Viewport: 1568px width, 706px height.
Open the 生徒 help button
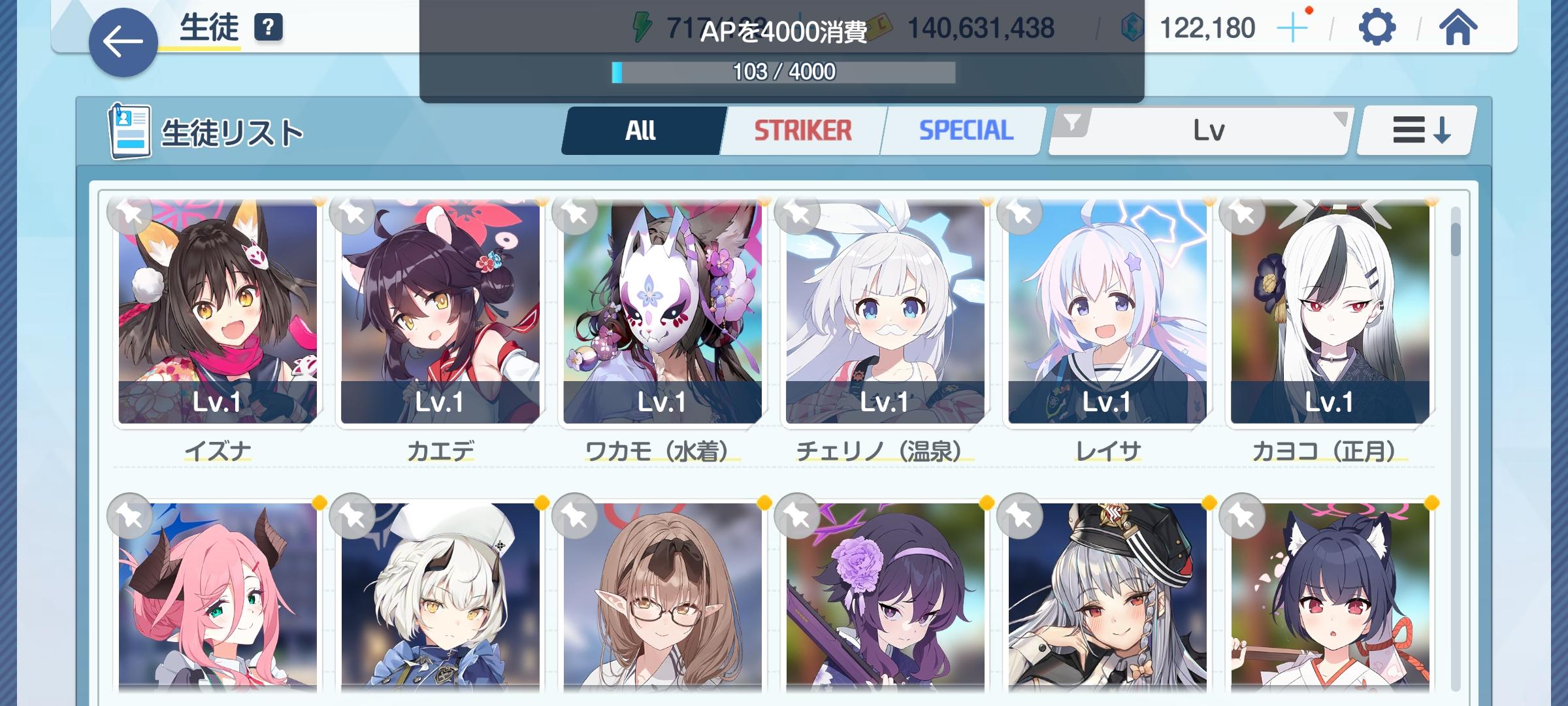click(x=268, y=27)
